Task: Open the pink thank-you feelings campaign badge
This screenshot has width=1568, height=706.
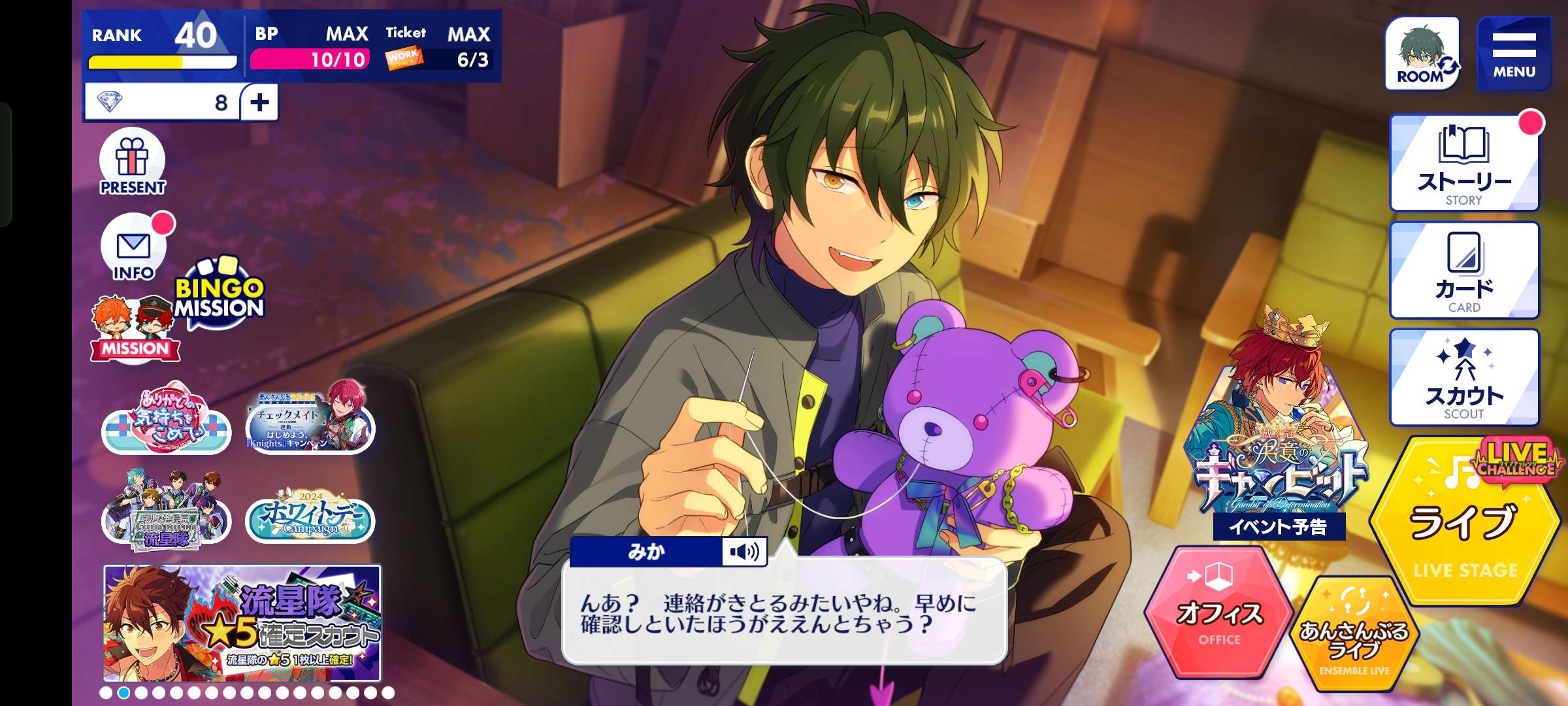Action: tap(167, 422)
